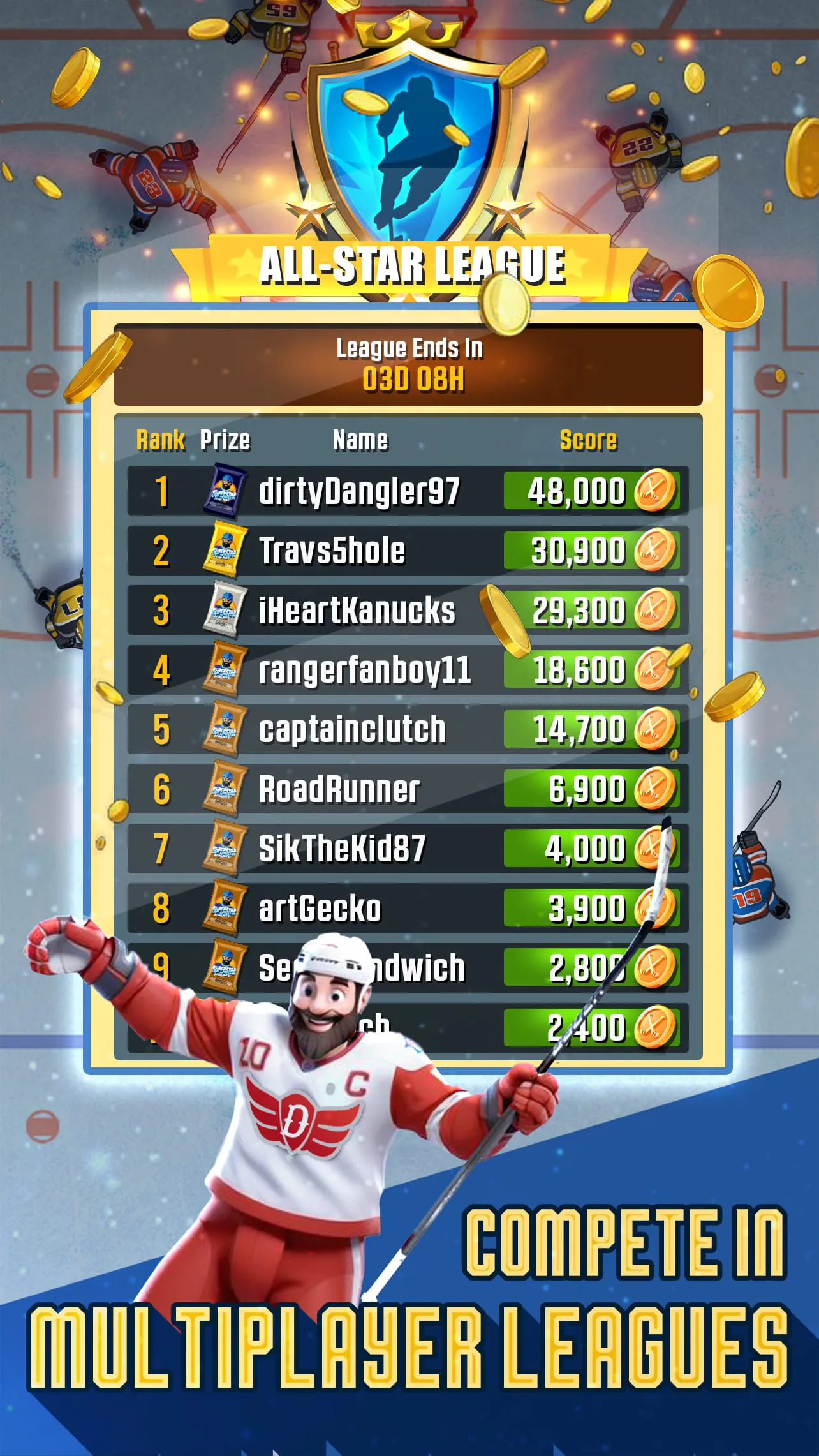This screenshot has width=819, height=1456.
Task: Click the prize pack icon beside captainclutch
Action: pyautogui.click(x=225, y=726)
